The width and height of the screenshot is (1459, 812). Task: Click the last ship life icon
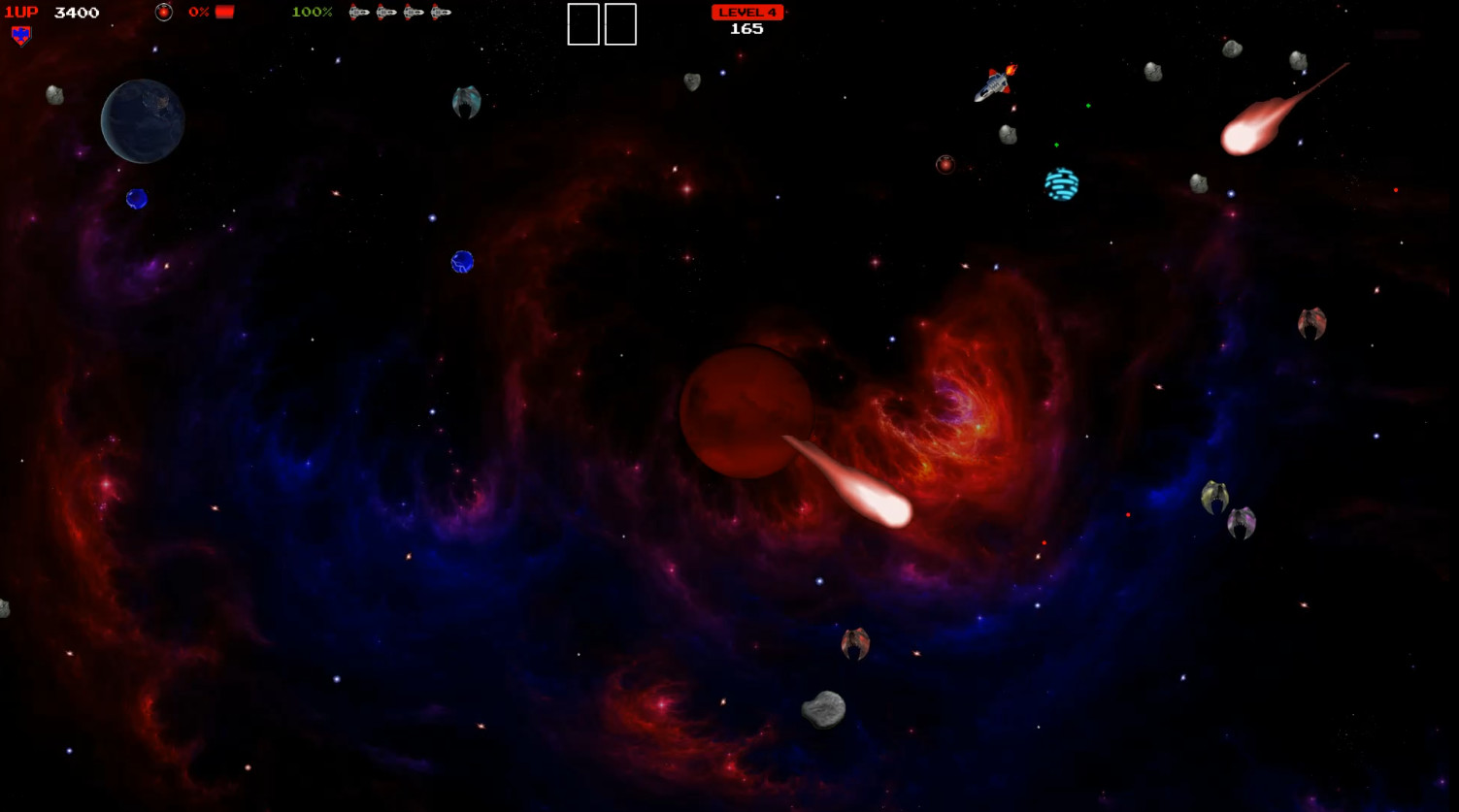[x=442, y=13]
